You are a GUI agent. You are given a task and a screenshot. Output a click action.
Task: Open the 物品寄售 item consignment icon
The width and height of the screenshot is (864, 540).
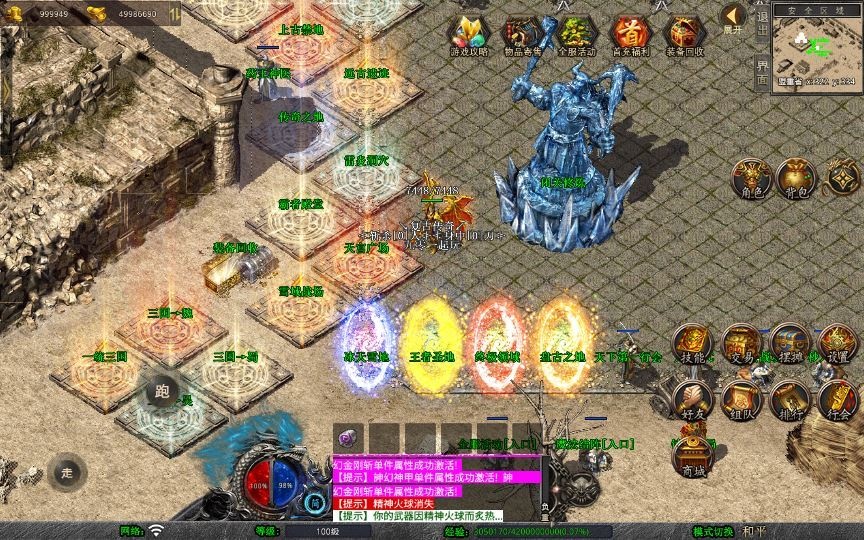[522, 33]
